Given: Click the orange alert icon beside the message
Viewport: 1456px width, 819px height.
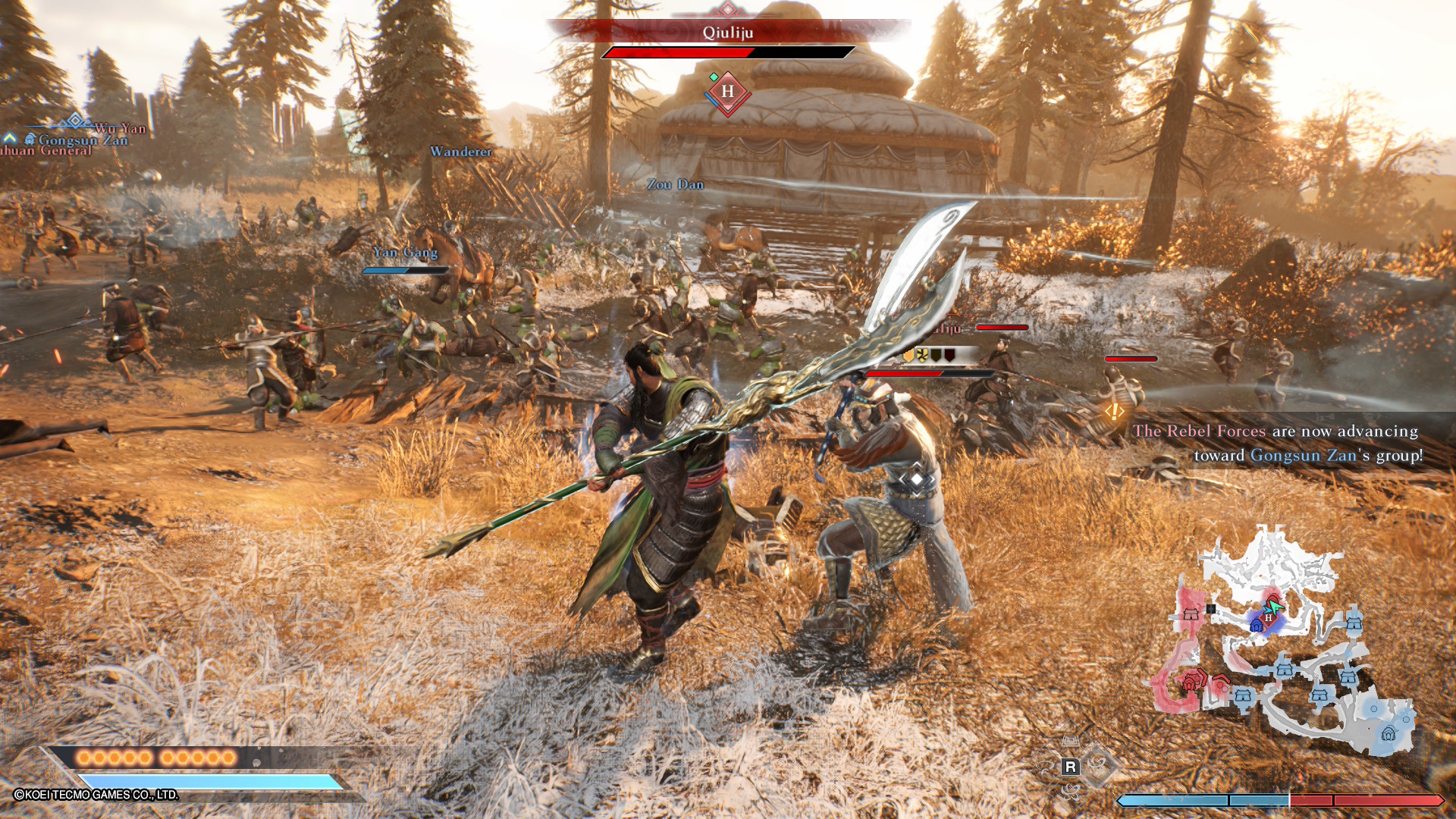Looking at the screenshot, I should click(x=1114, y=411).
